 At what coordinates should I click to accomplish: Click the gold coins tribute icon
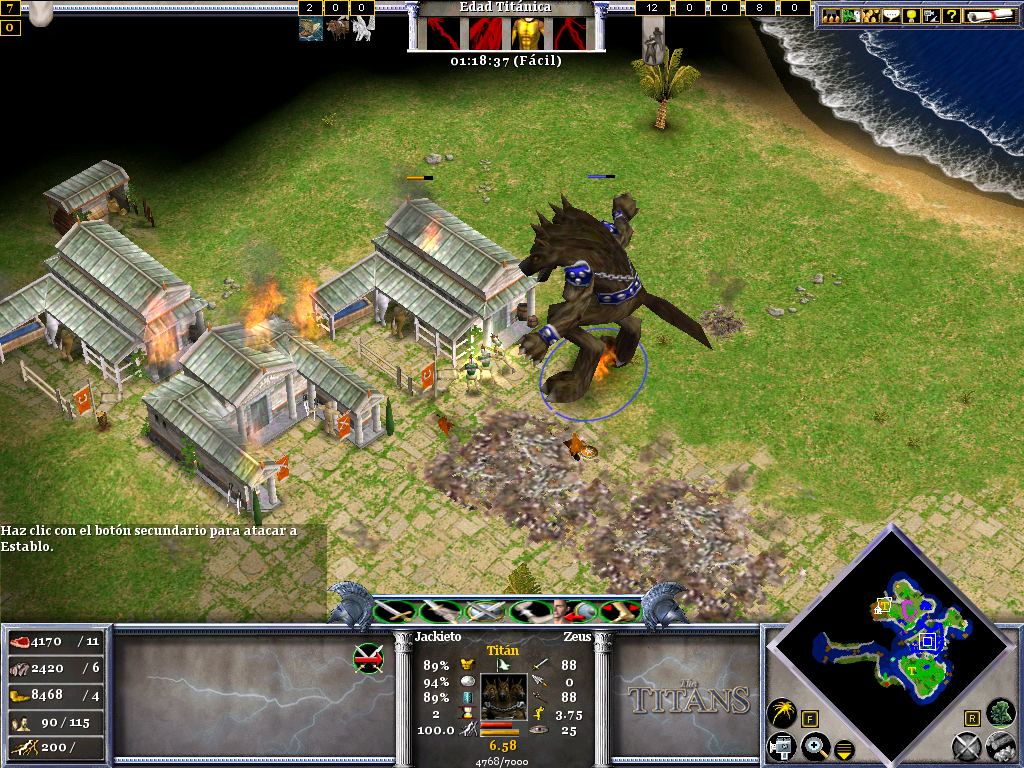tap(870, 15)
